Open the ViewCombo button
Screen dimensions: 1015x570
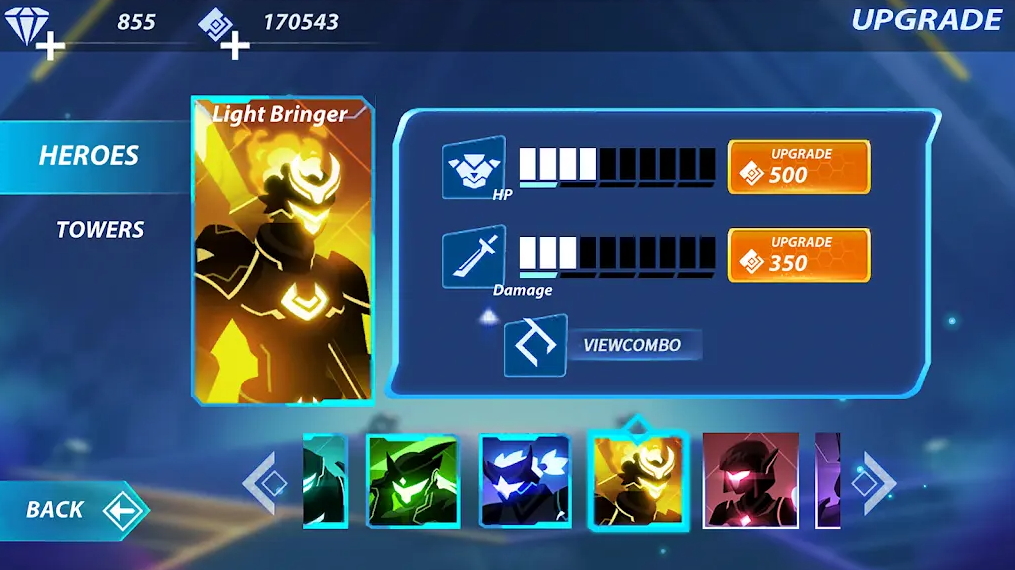pos(604,346)
